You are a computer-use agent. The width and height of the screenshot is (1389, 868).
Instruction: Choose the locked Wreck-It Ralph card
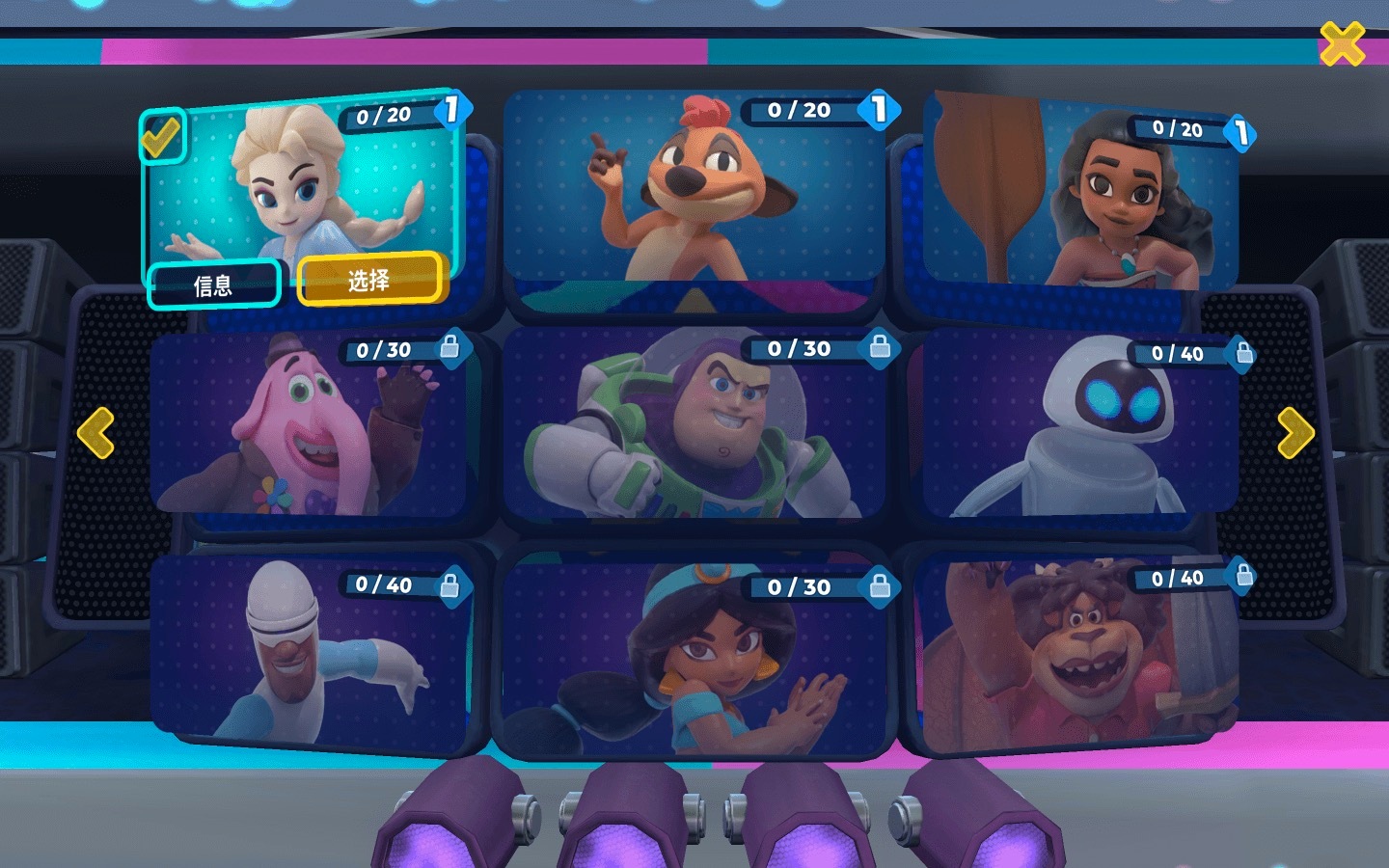pos(1080,656)
